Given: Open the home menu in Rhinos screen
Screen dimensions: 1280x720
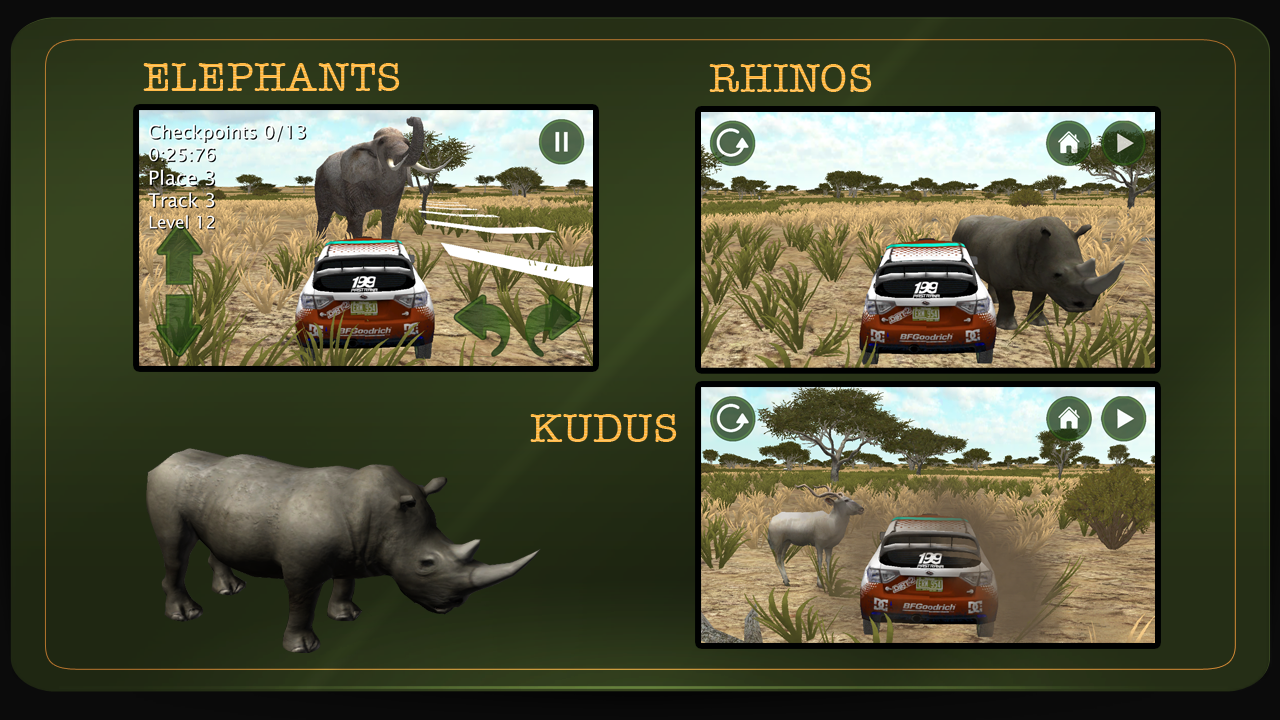Looking at the screenshot, I should pos(1068,143).
